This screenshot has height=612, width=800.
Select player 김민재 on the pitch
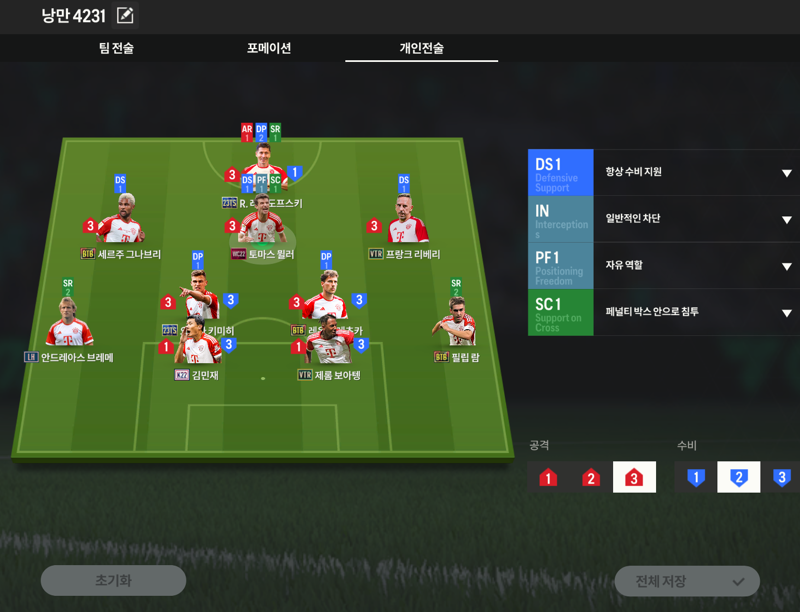[197, 350]
